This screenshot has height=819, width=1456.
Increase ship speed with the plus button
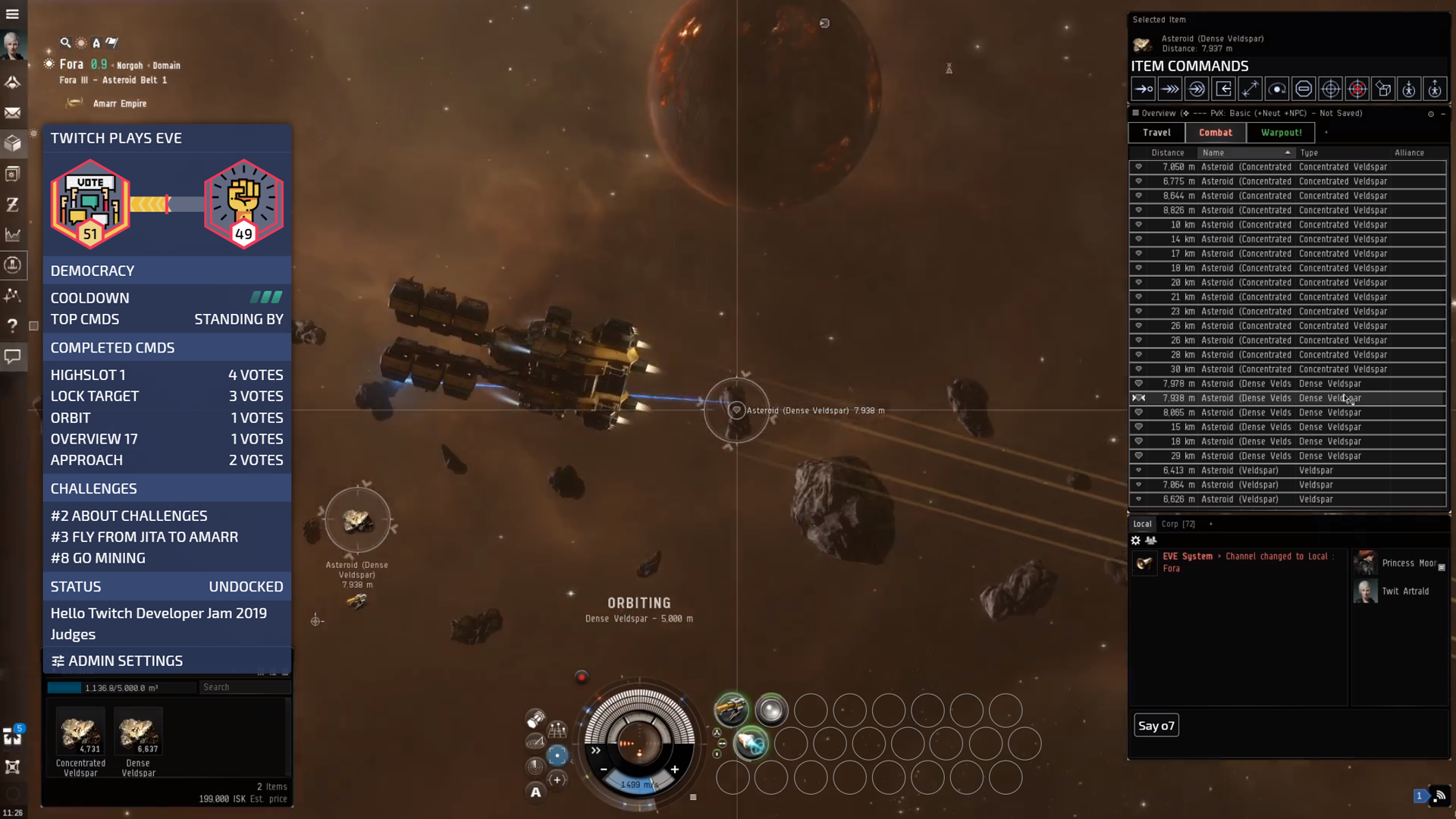(674, 769)
